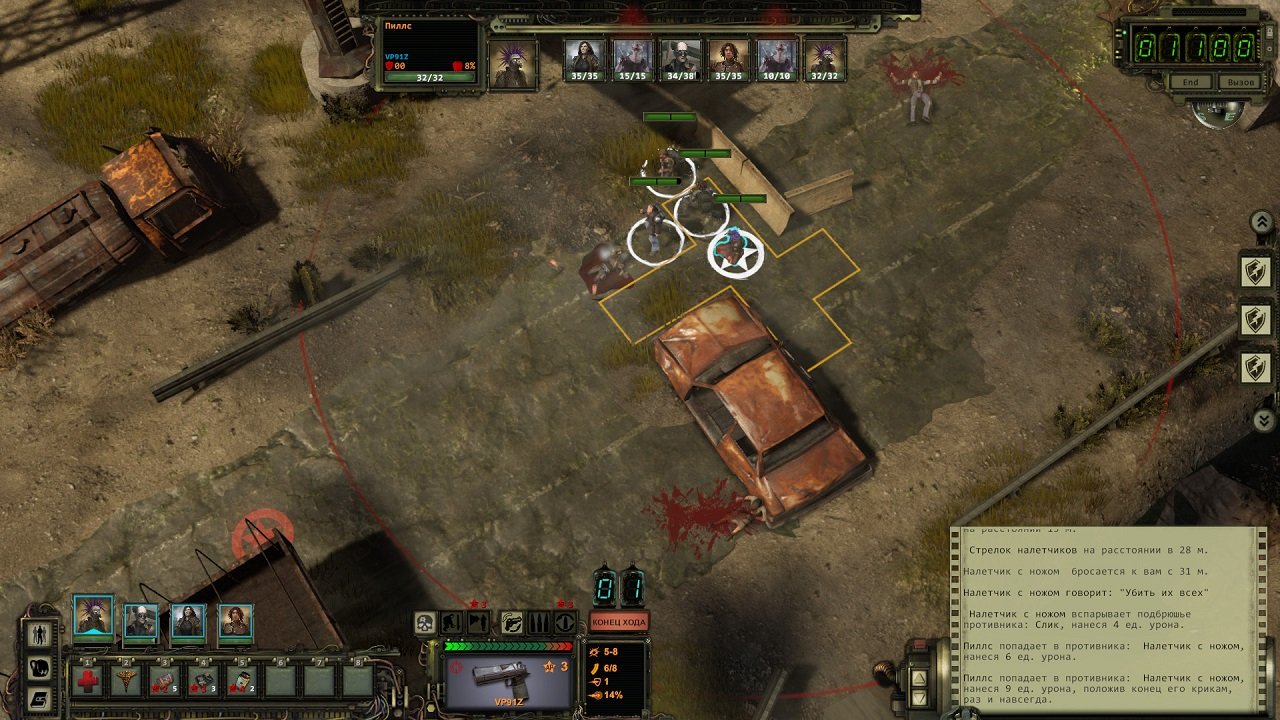The width and height of the screenshot is (1280, 720).
Task: Click the Вызов button near the clock
Action: (1239, 82)
